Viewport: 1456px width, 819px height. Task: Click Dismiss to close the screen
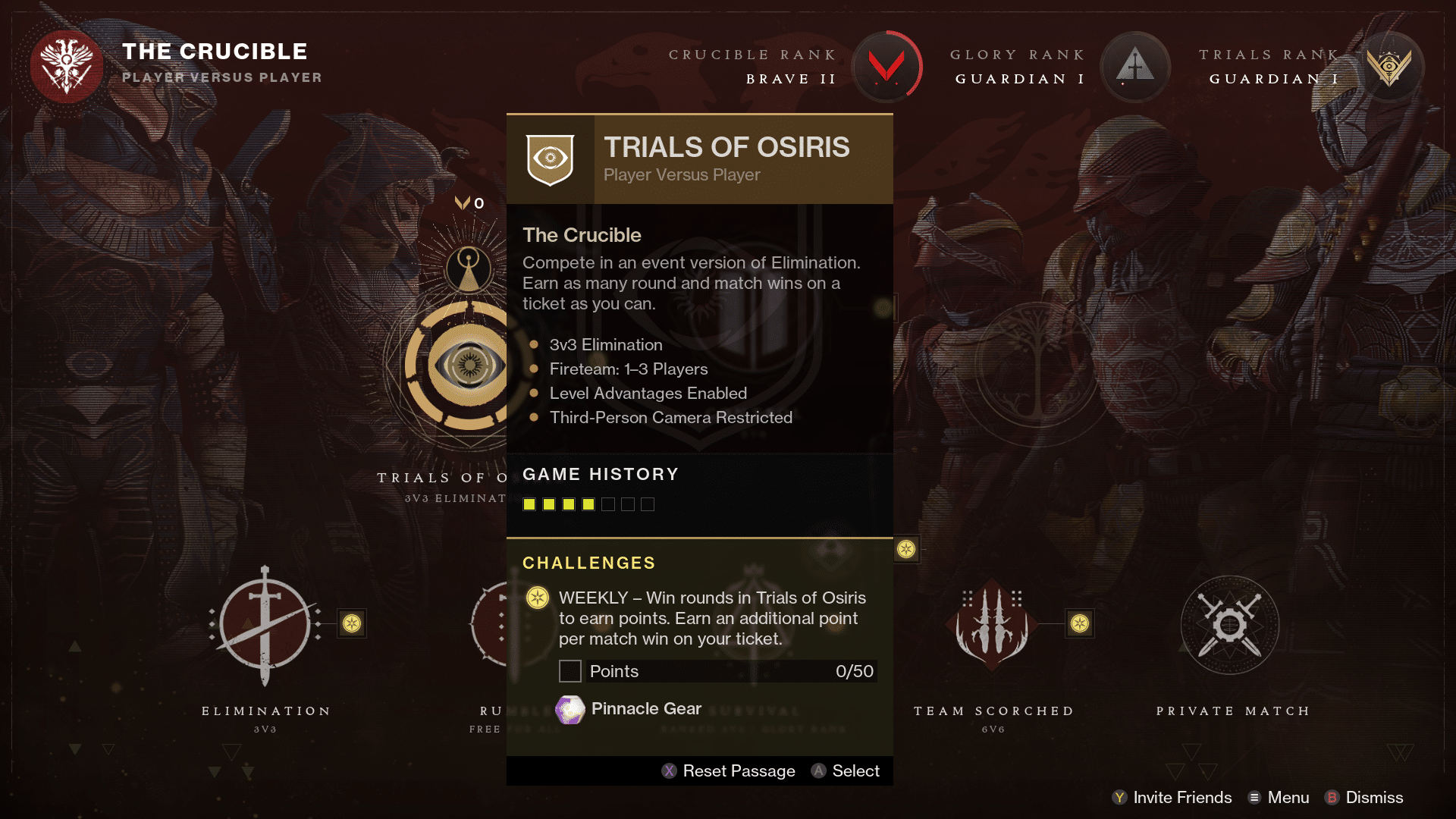click(1373, 798)
